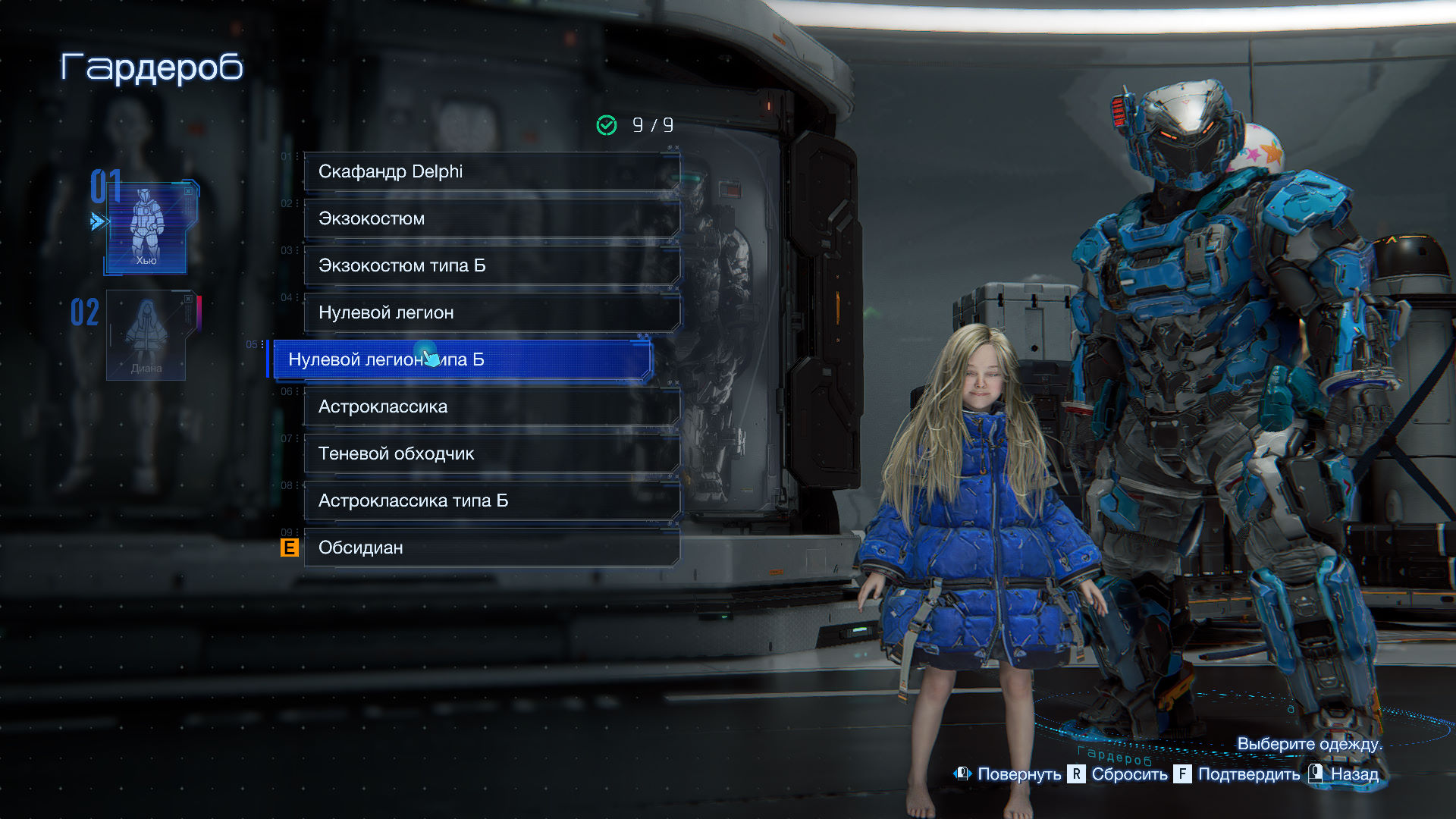This screenshot has height=819, width=1456.
Task: Click the highlighted Нулевой легион типа Б entry
Action: coord(461,359)
